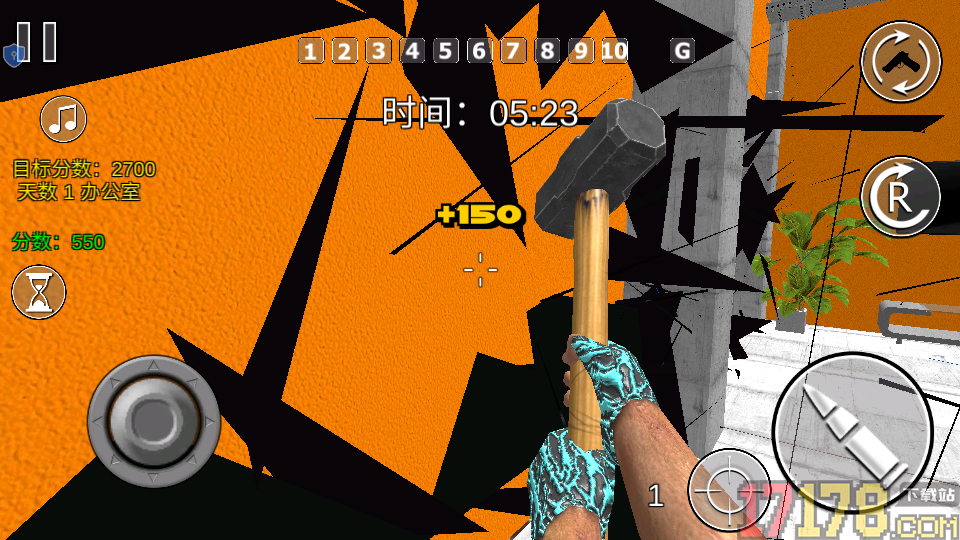Pick weapon slot 6
This screenshot has width=960, height=540.
click(x=480, y=51)
